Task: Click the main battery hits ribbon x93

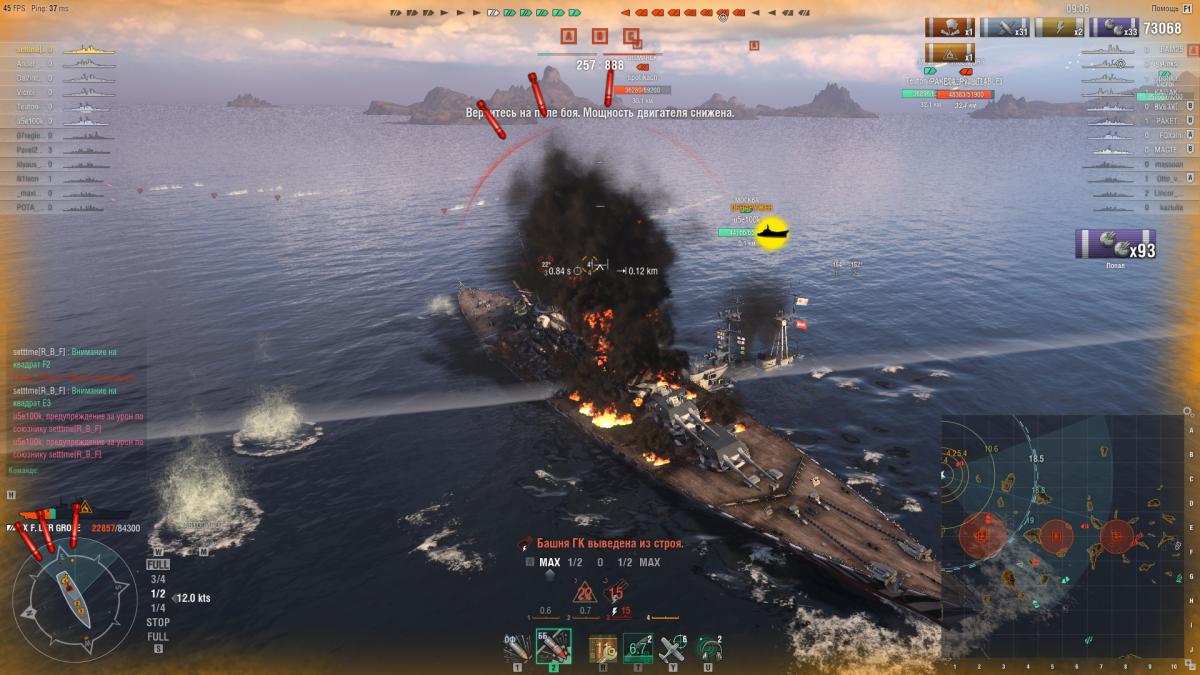Action: (1115, 245)
